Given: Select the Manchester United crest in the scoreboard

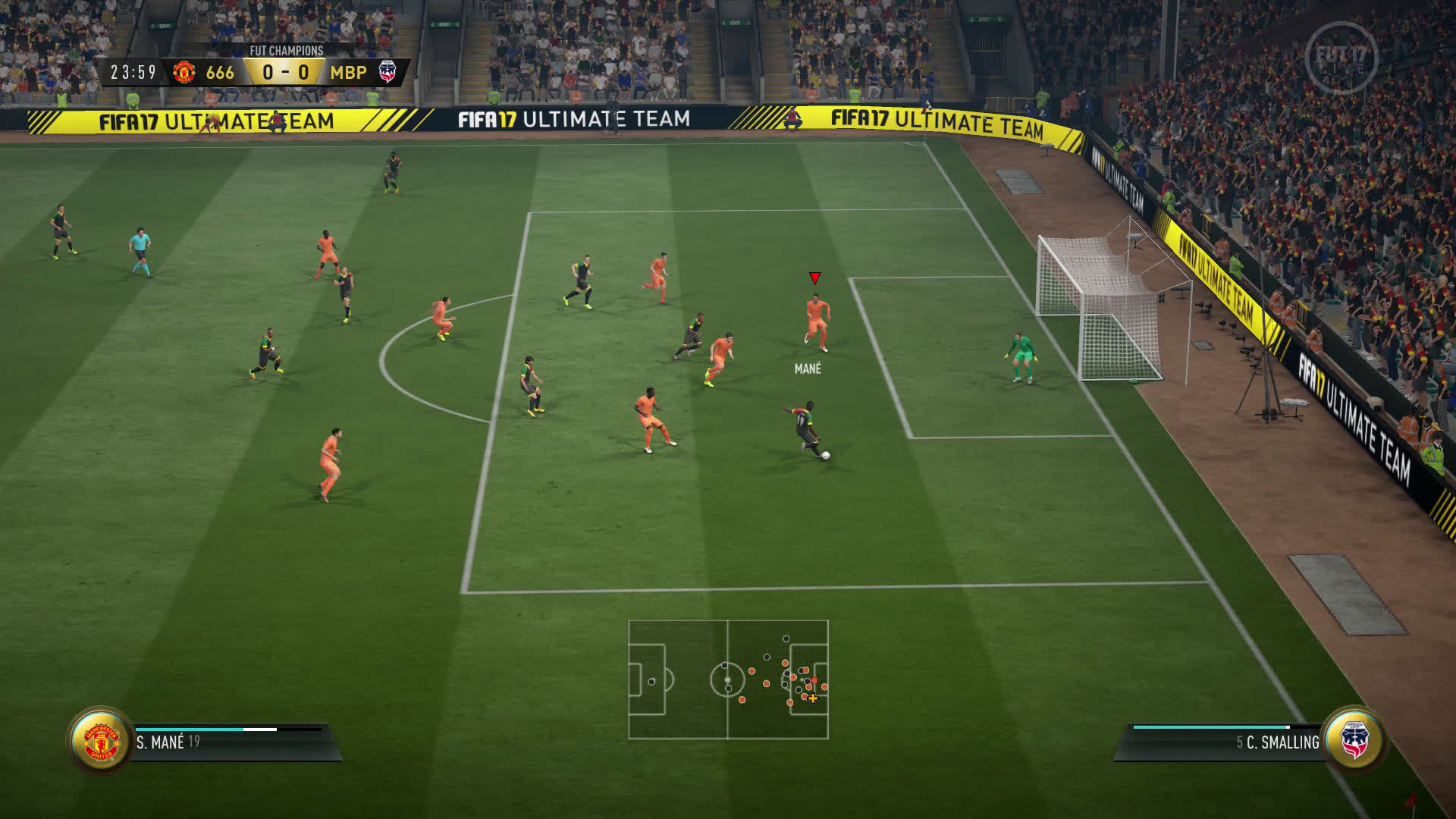Looking at the screenshot, I should click(184, 72).
